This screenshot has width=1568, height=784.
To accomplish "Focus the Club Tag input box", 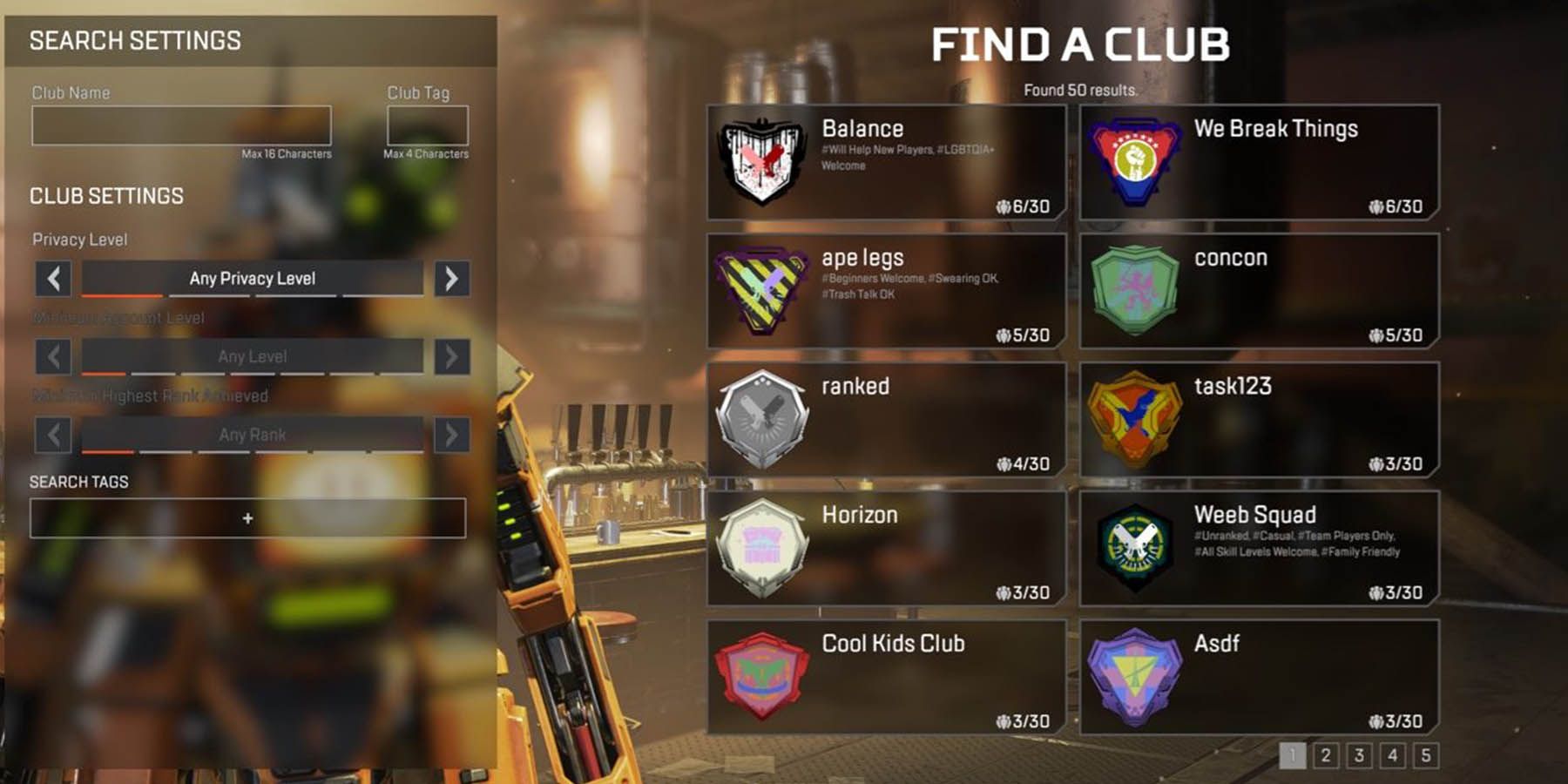I will pyautogui.click(x=427, y=125).
